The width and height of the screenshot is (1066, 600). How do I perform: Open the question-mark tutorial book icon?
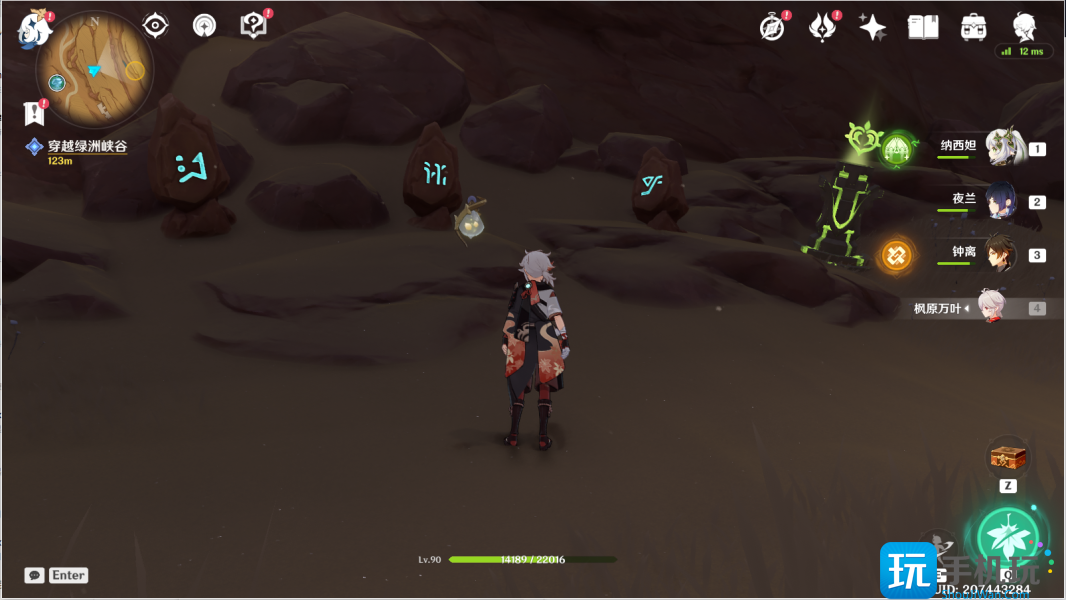(254, 25)
